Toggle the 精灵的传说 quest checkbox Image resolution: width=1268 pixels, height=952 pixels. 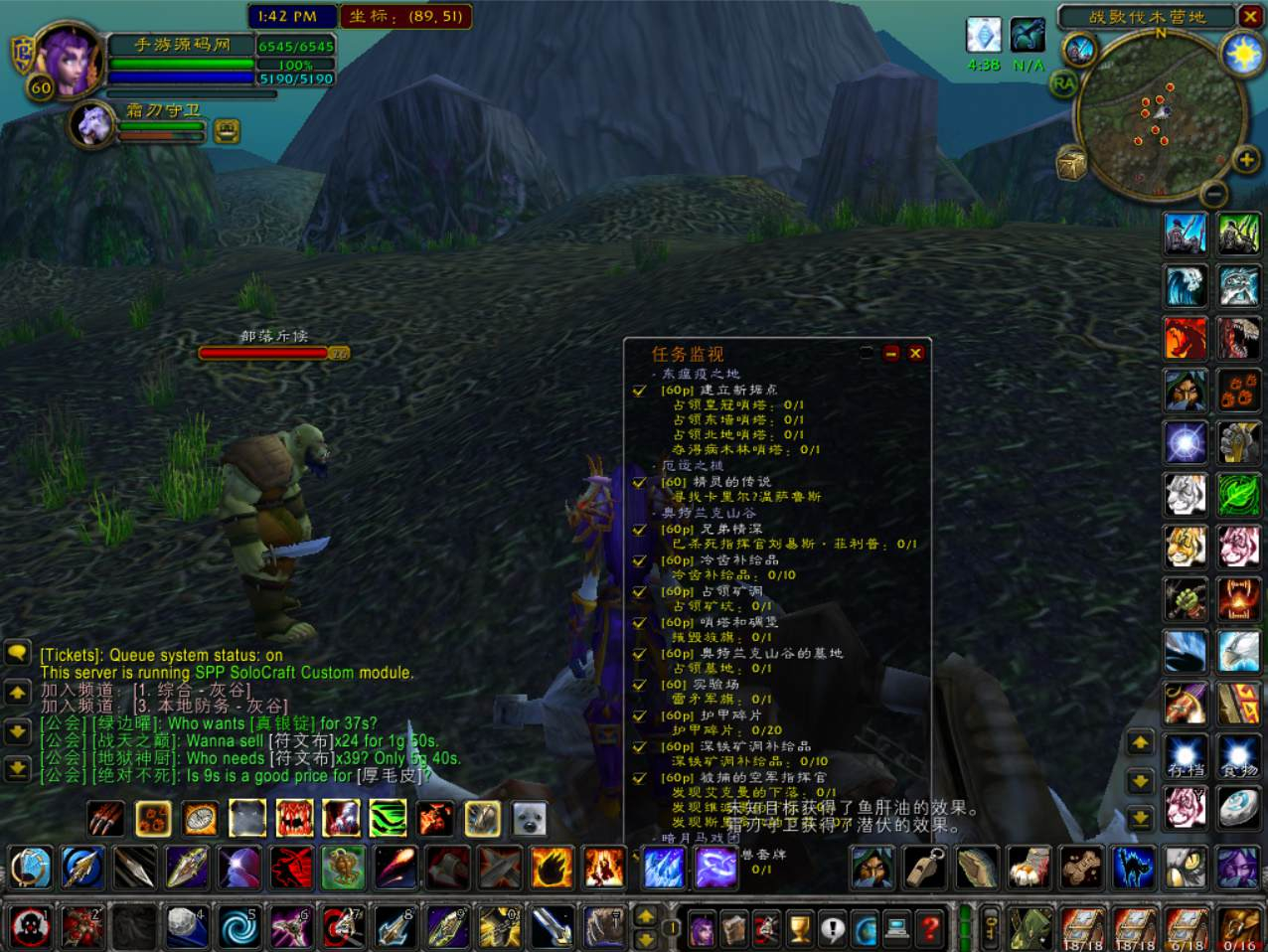coord(640,482)
